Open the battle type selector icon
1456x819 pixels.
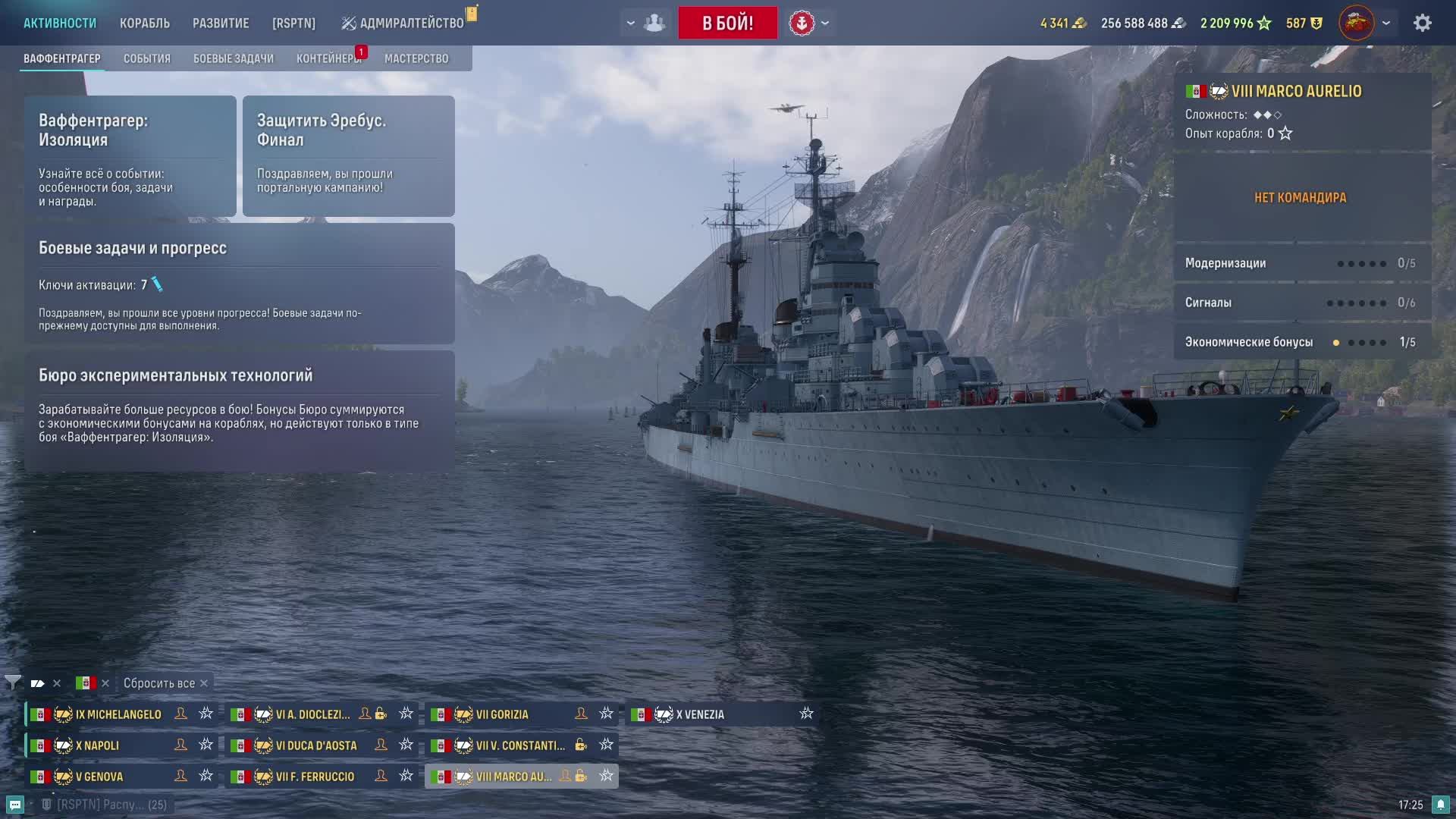click(x=802, y=23)
